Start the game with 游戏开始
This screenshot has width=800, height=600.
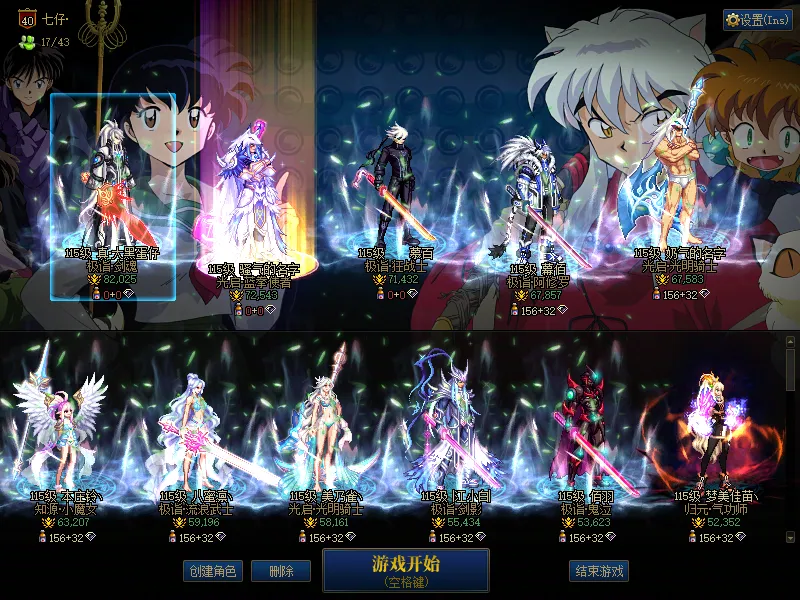click(405, 570)
